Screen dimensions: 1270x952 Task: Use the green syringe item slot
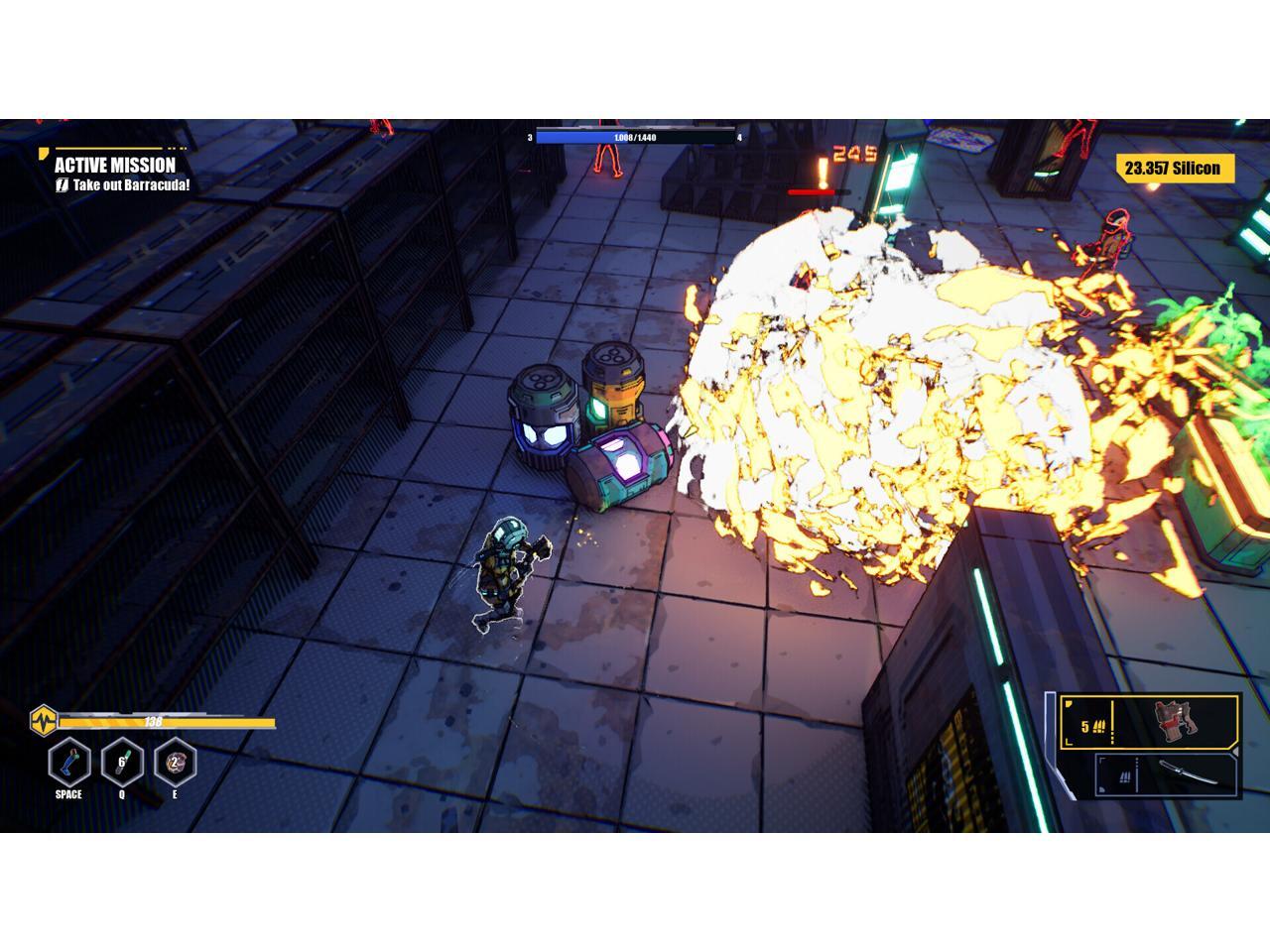click(122, 763)
